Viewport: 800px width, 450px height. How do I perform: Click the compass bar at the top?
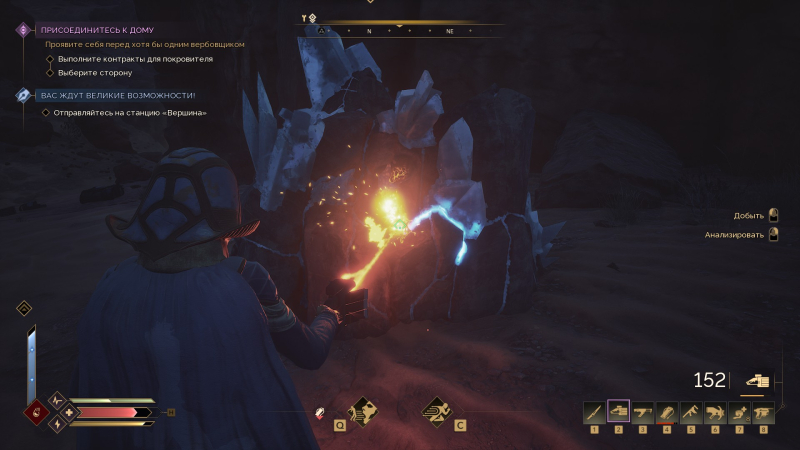(x=400, y=31)
